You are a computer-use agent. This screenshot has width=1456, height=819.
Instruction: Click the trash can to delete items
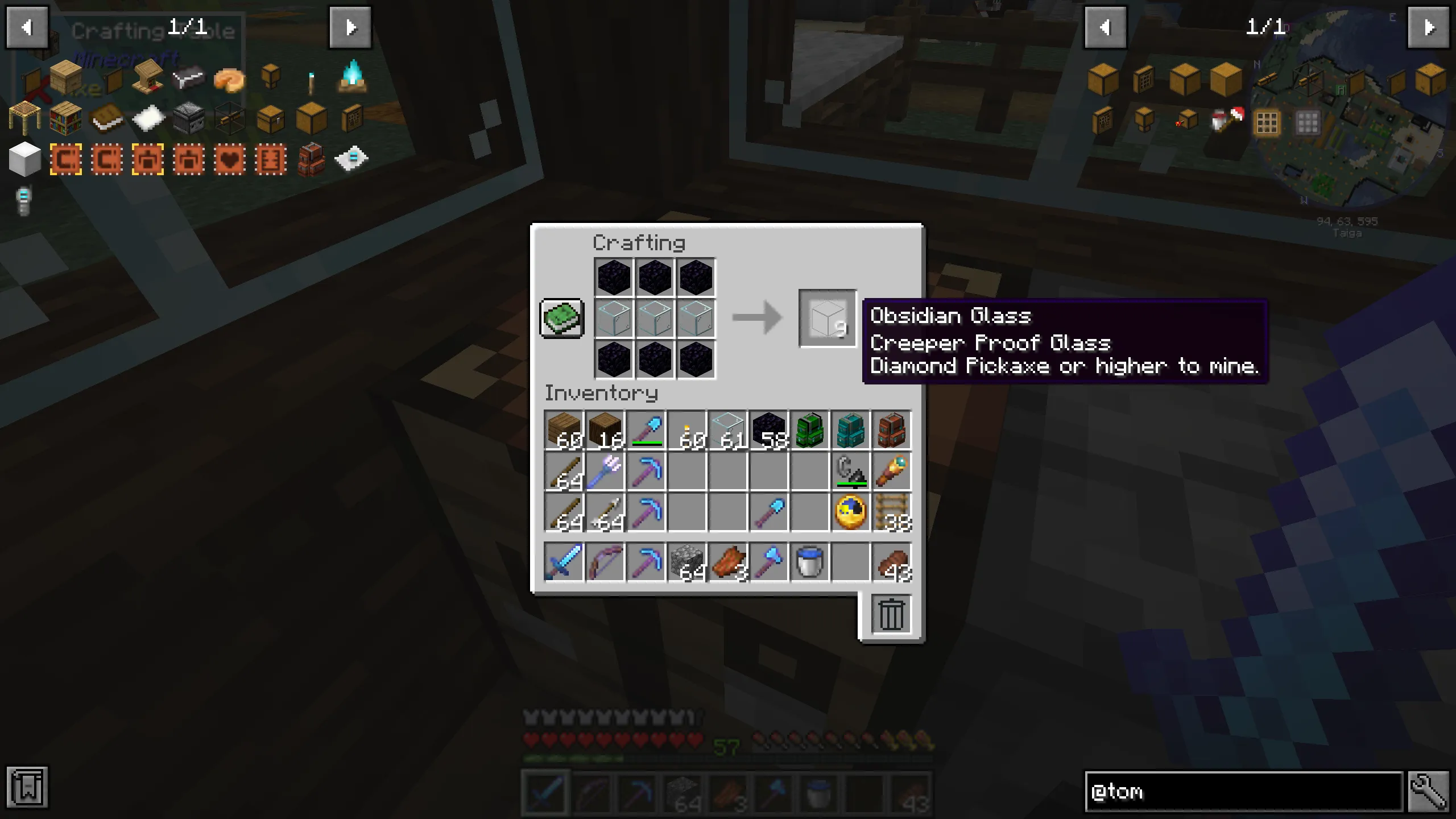(x=891, y=613)
